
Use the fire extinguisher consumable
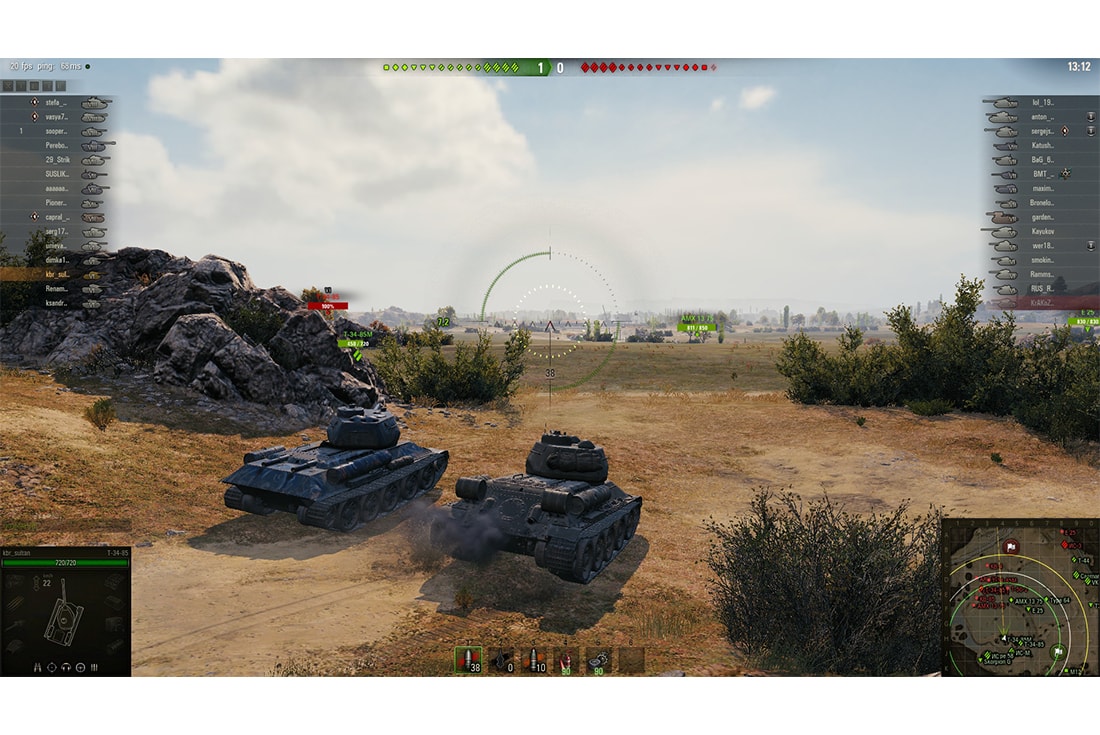(x=566, y=659)
